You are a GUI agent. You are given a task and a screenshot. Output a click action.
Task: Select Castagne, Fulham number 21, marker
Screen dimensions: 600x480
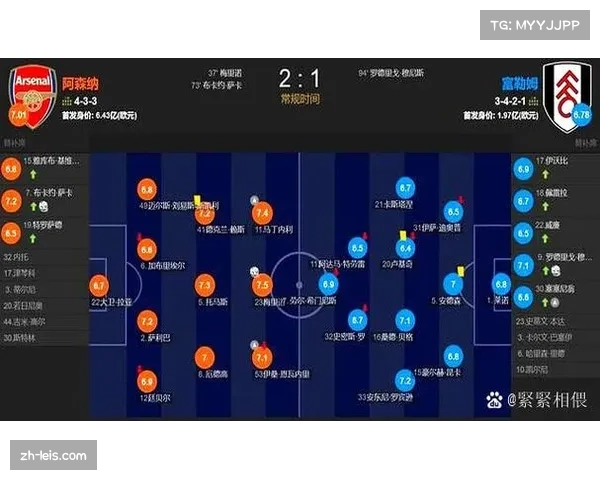tap(405, 188)
